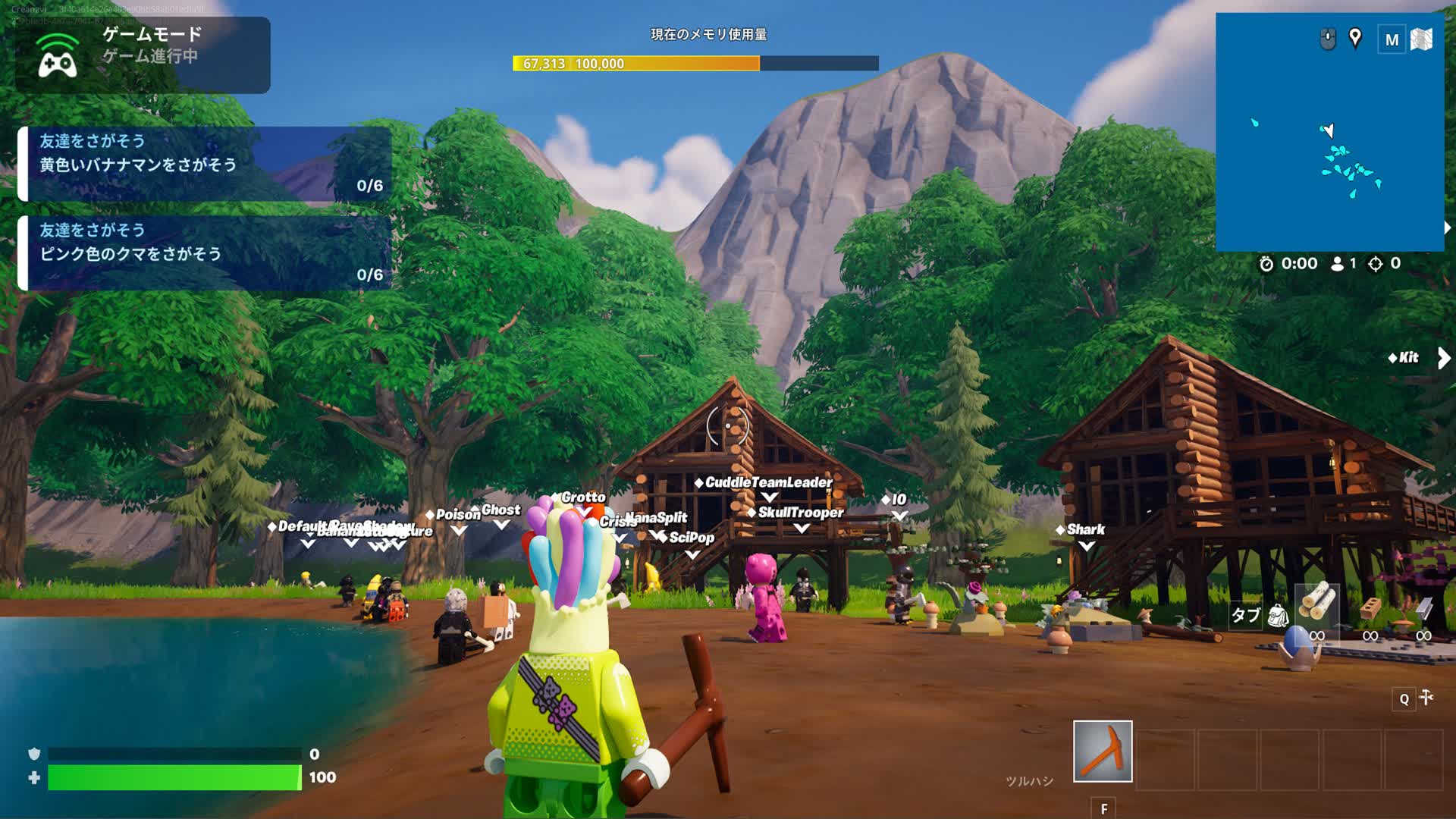Open the yellow banana man quest tracker
This screenshot has width=1456, height=819.
pos(205,164)
